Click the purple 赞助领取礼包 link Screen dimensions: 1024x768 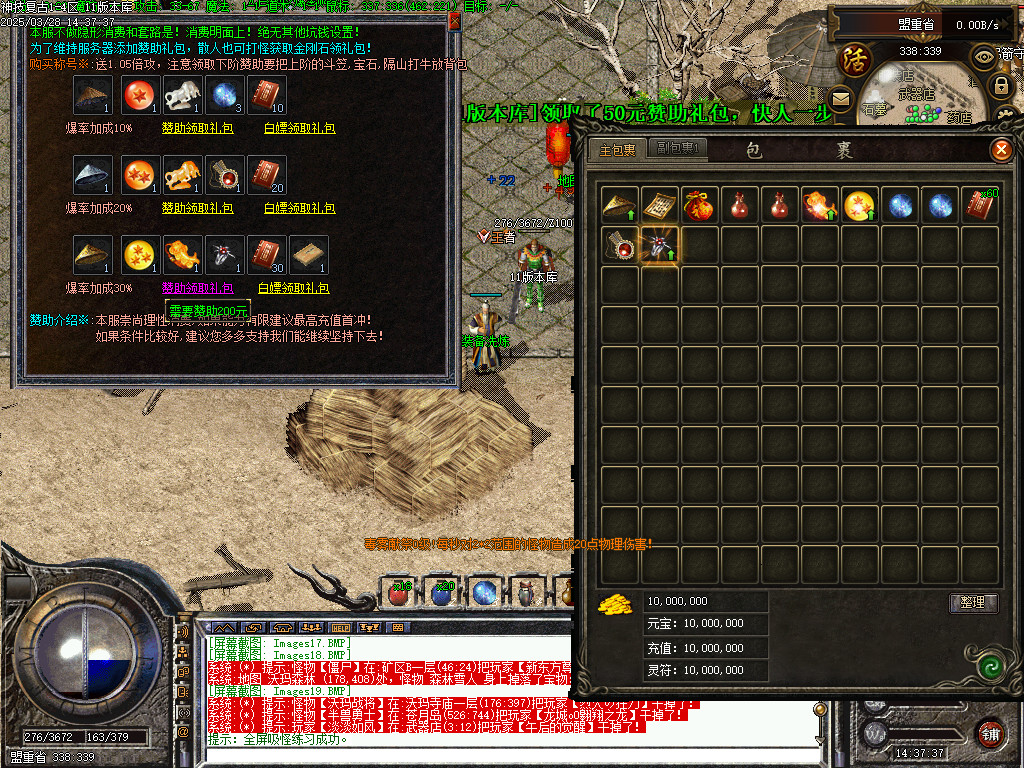[x=197, y=288]
